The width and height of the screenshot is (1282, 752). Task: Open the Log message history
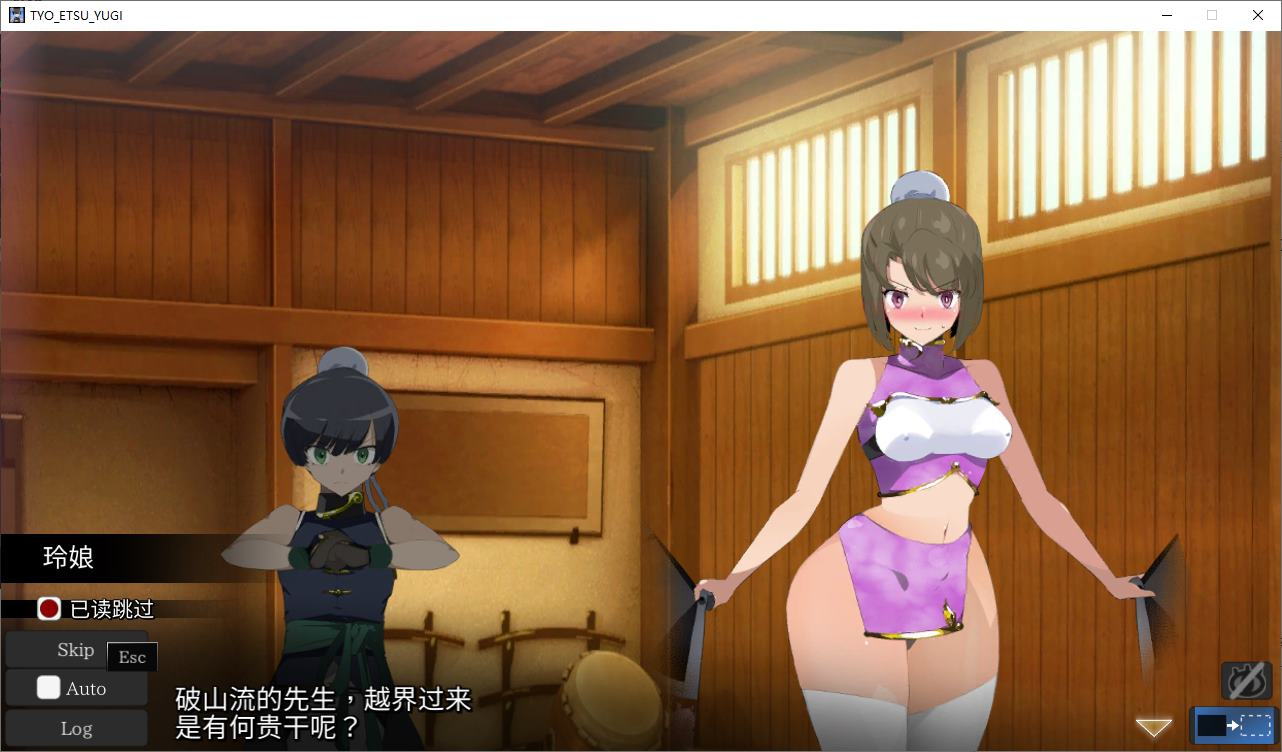tap(75, 728)
